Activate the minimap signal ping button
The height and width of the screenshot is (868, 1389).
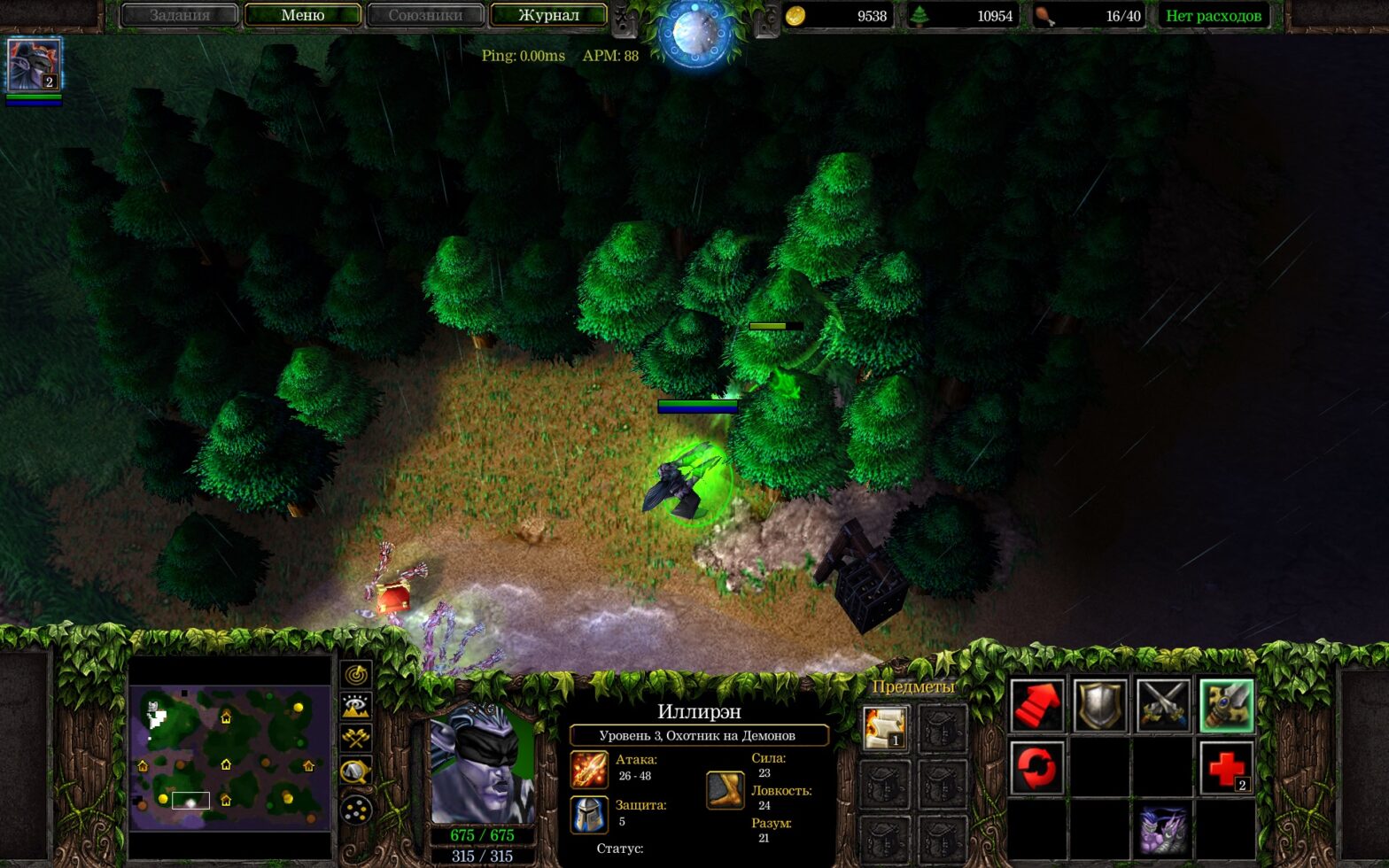356,675
